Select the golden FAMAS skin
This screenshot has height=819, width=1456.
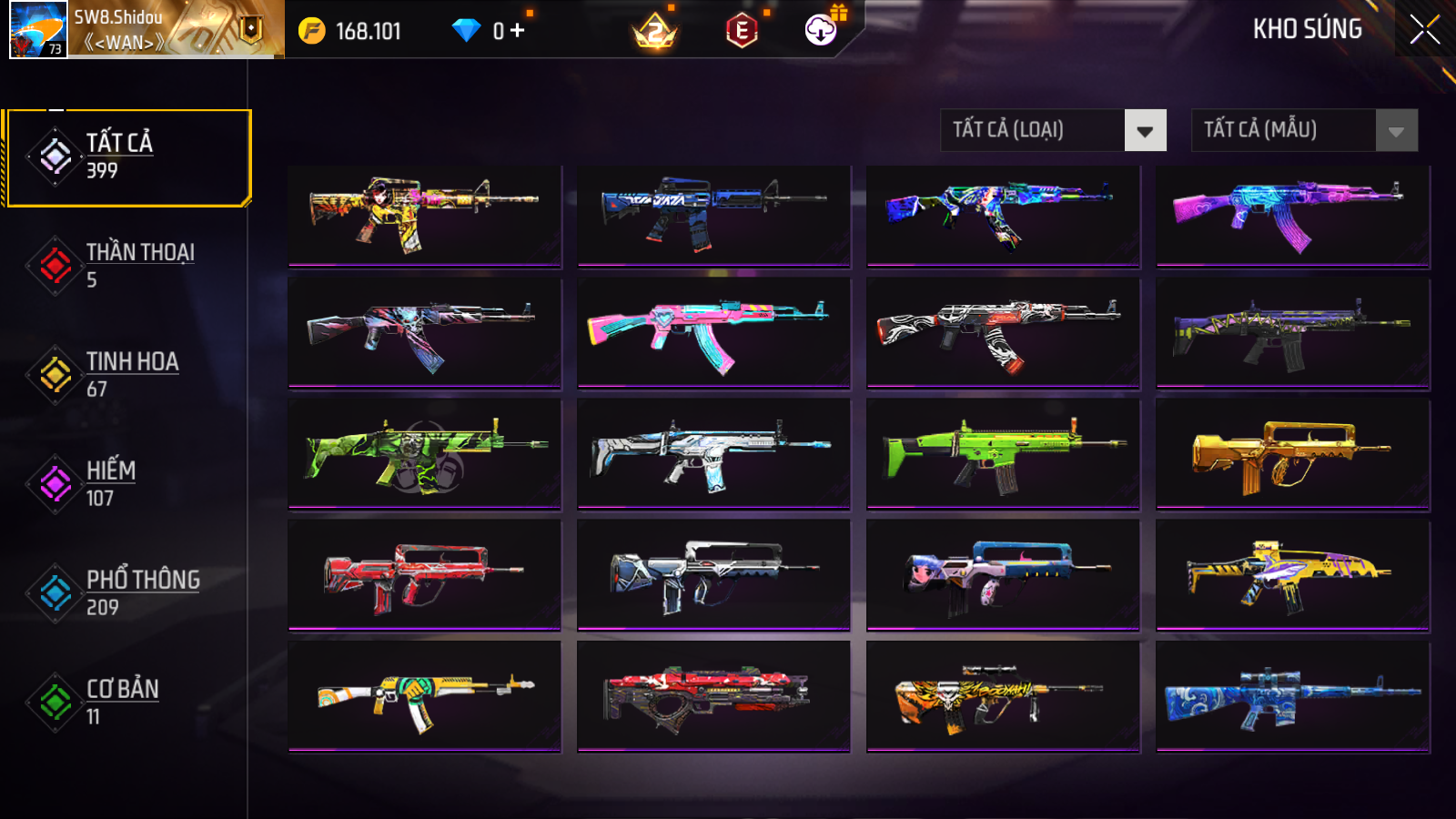pos(1292,455)
